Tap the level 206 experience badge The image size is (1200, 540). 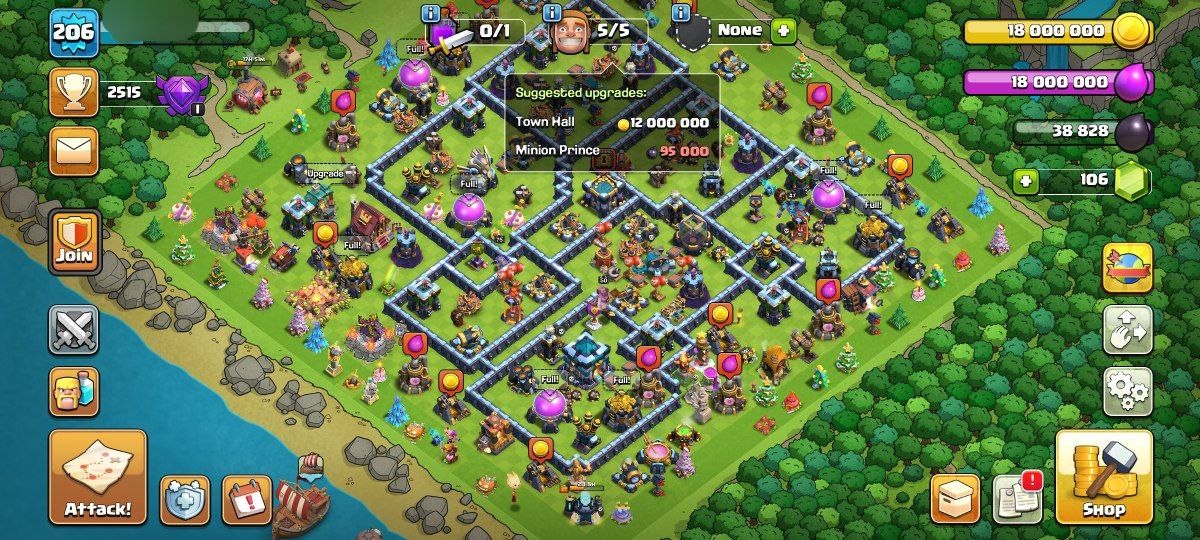tap(74, 33)
